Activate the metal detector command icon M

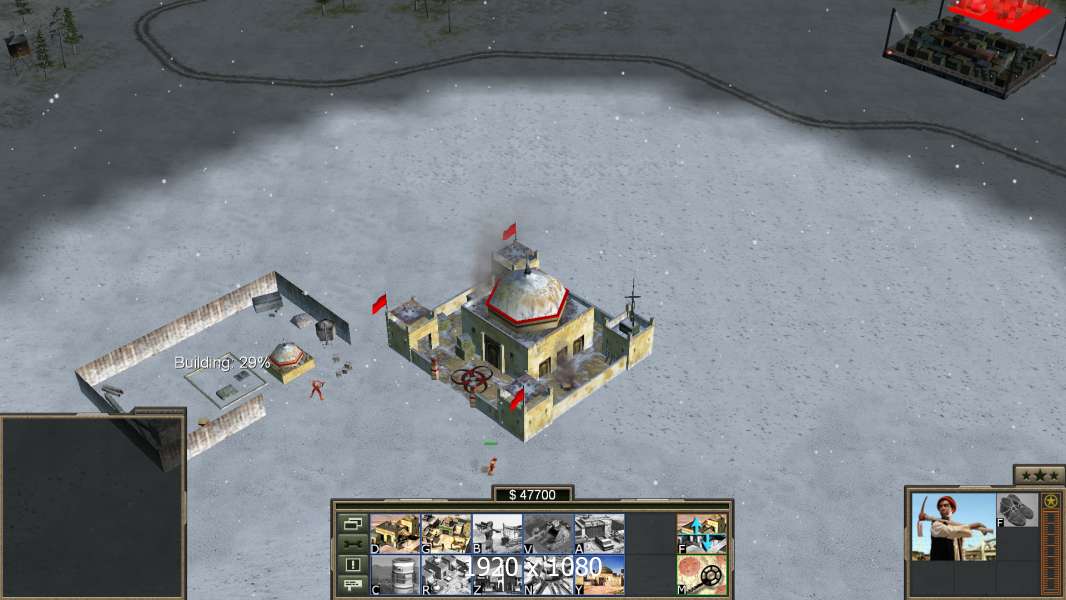click(702, 575)
